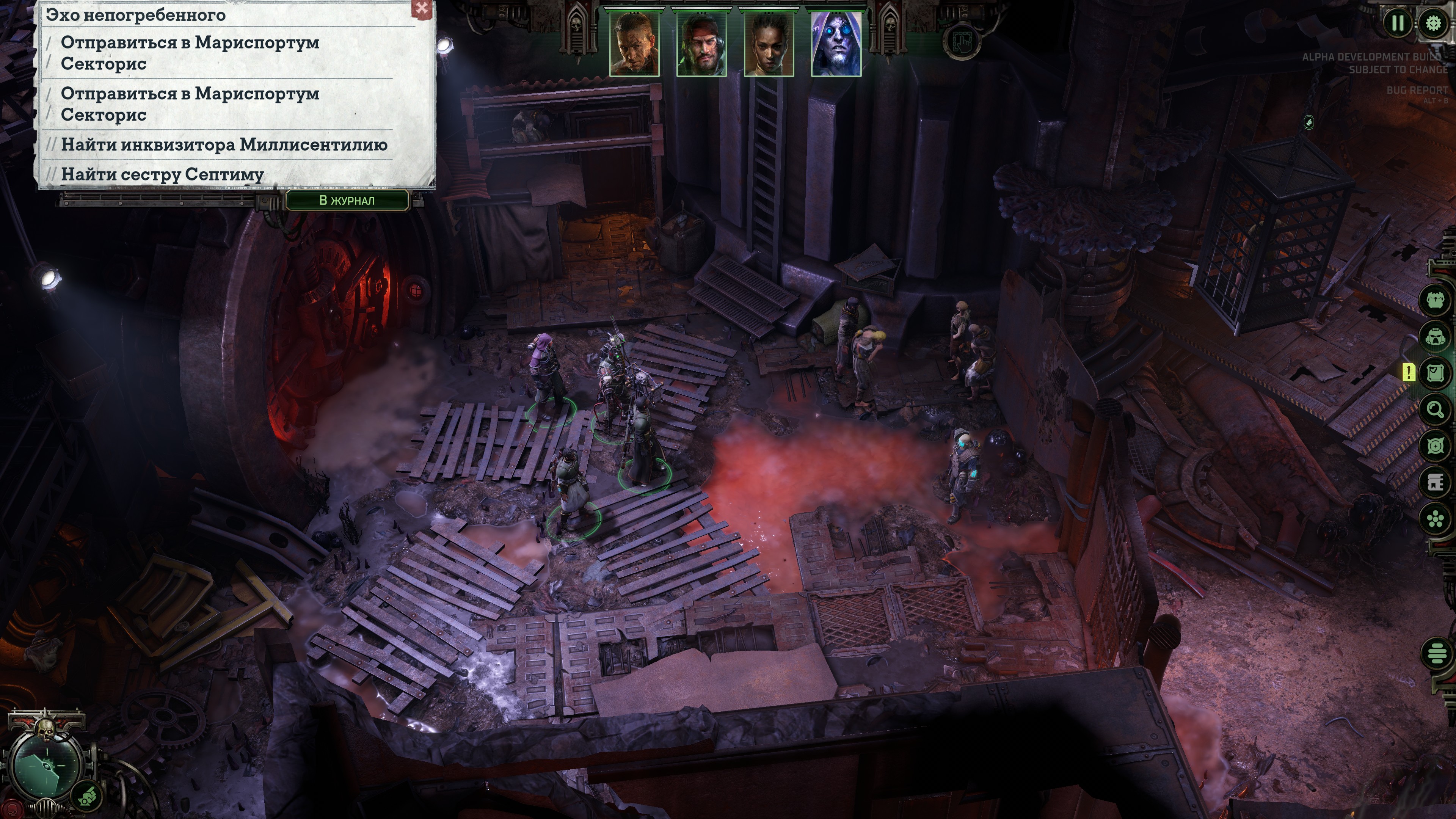Open the helmet character sheet icon
Screen dimensions: 1456x819
[x=1436, y=337]
